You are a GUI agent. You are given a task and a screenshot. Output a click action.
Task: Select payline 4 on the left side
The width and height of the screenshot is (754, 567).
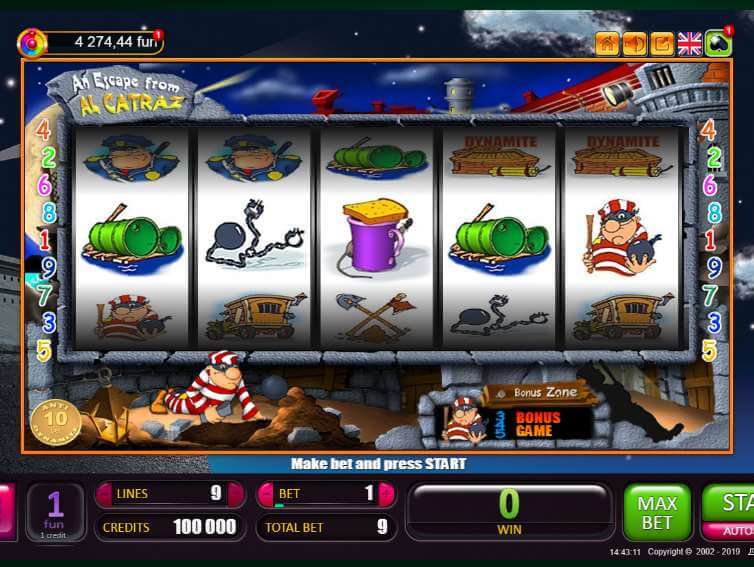click(44, 130)
